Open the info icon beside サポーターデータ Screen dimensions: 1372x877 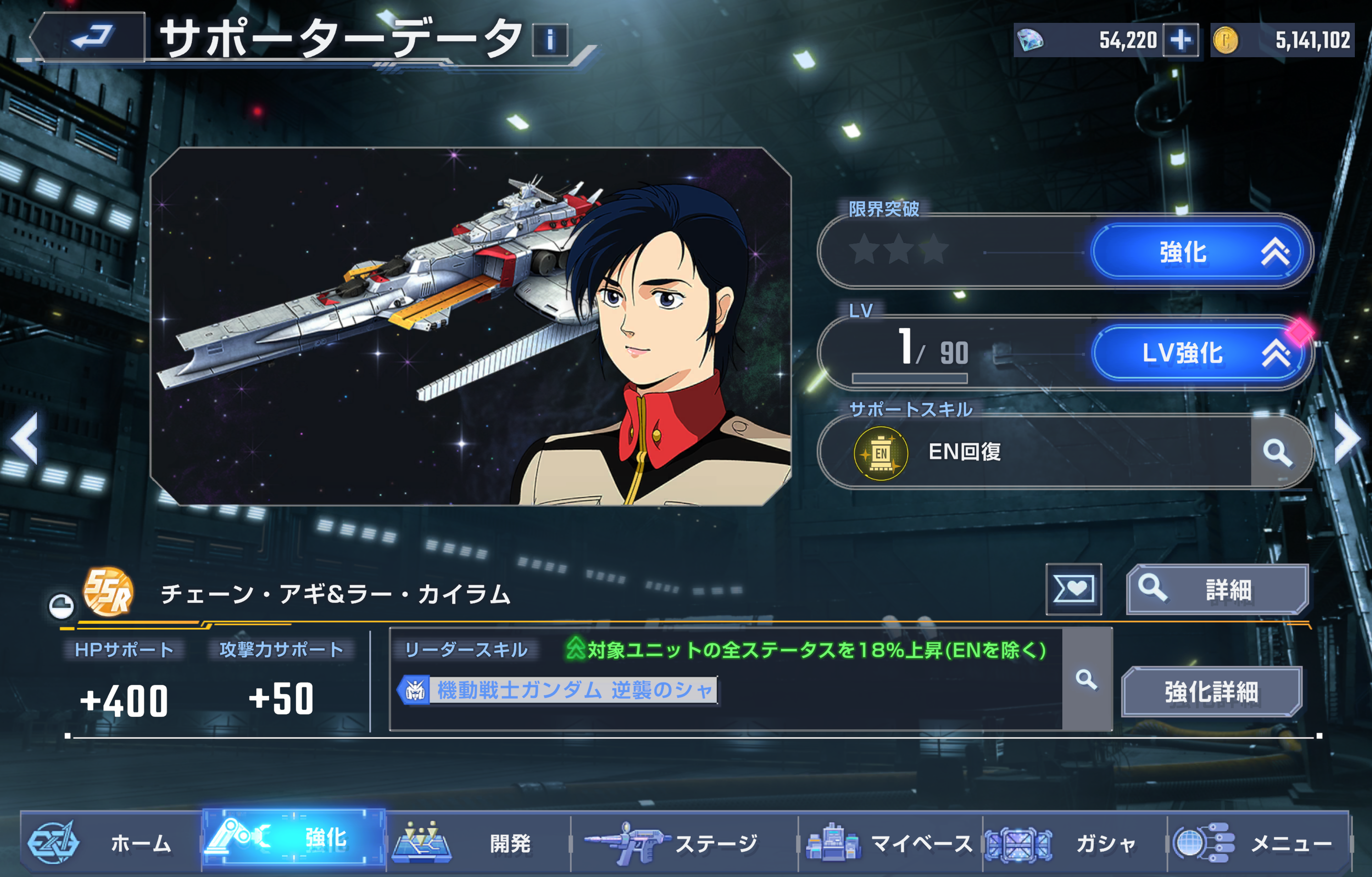click(550, 40)
